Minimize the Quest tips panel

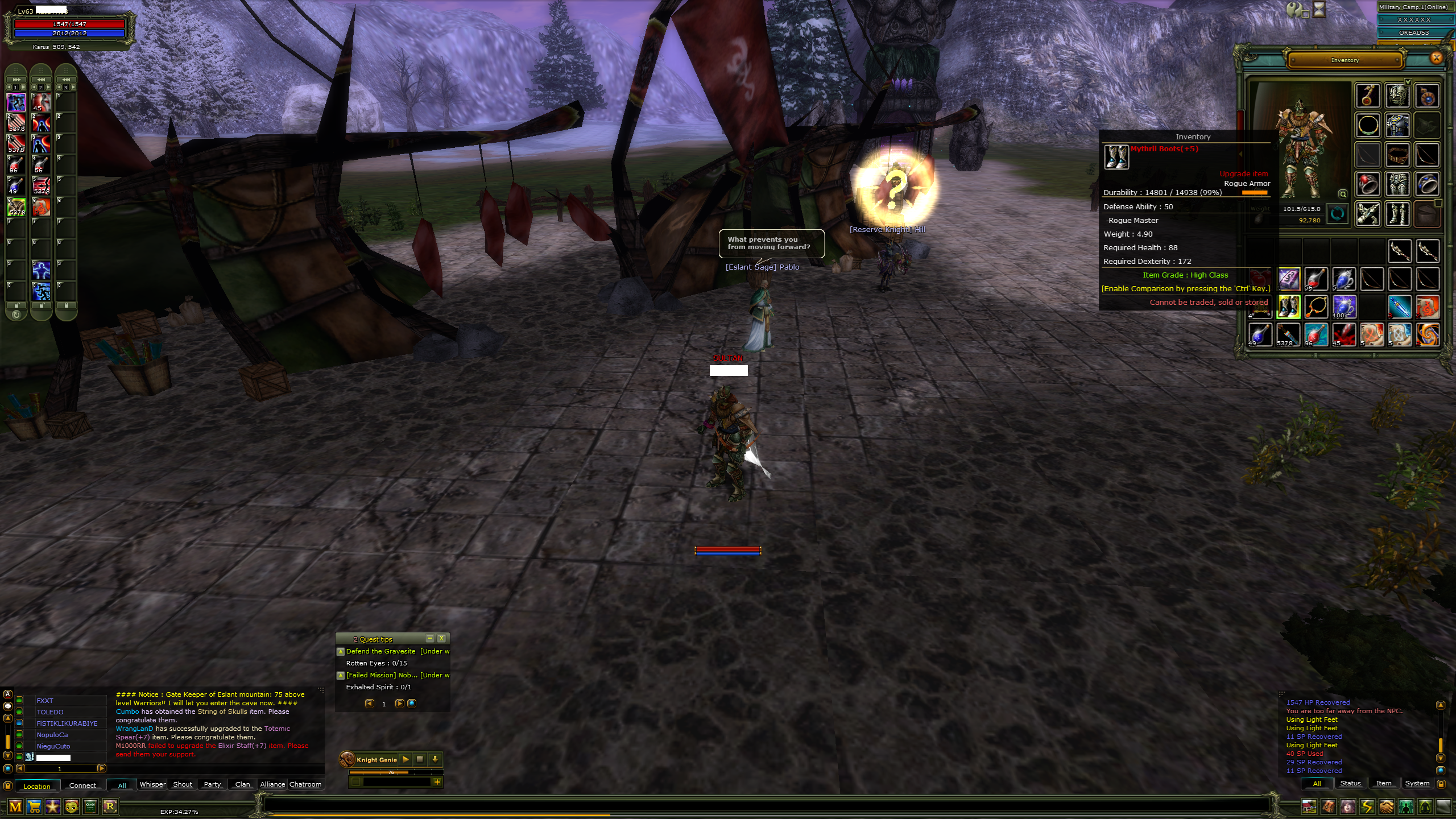click(430, 639)
